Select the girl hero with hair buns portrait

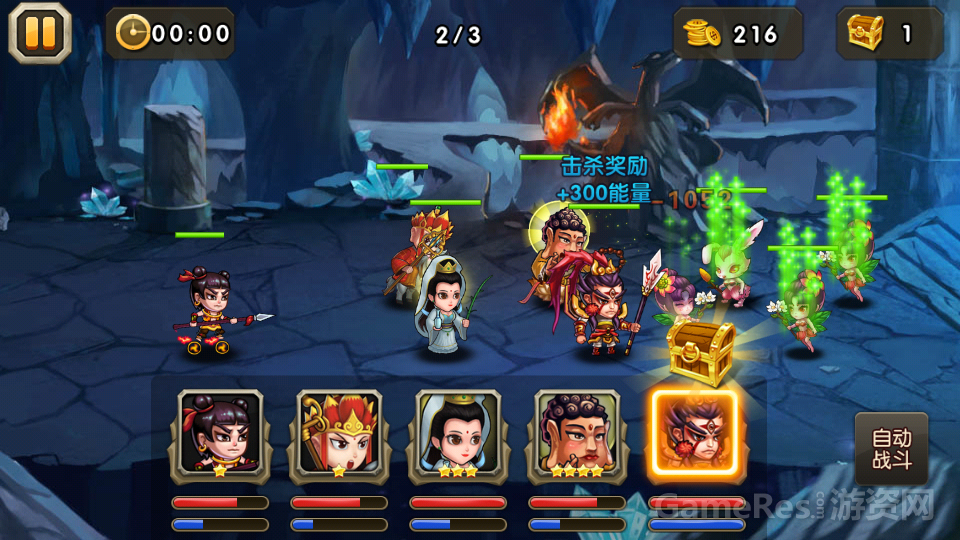click(220, 433)
